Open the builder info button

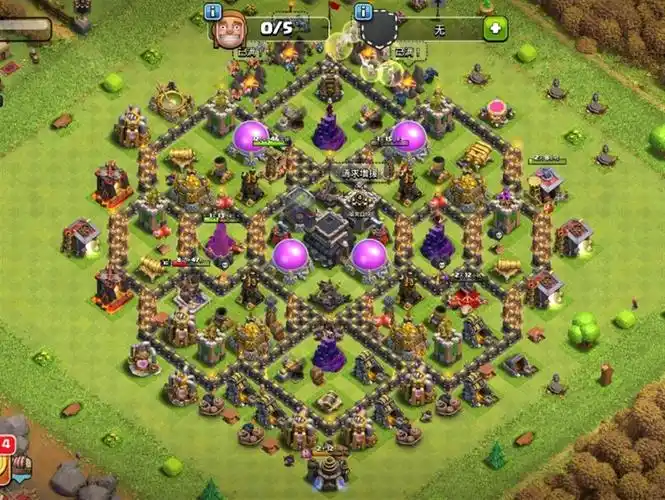(211, 12)
